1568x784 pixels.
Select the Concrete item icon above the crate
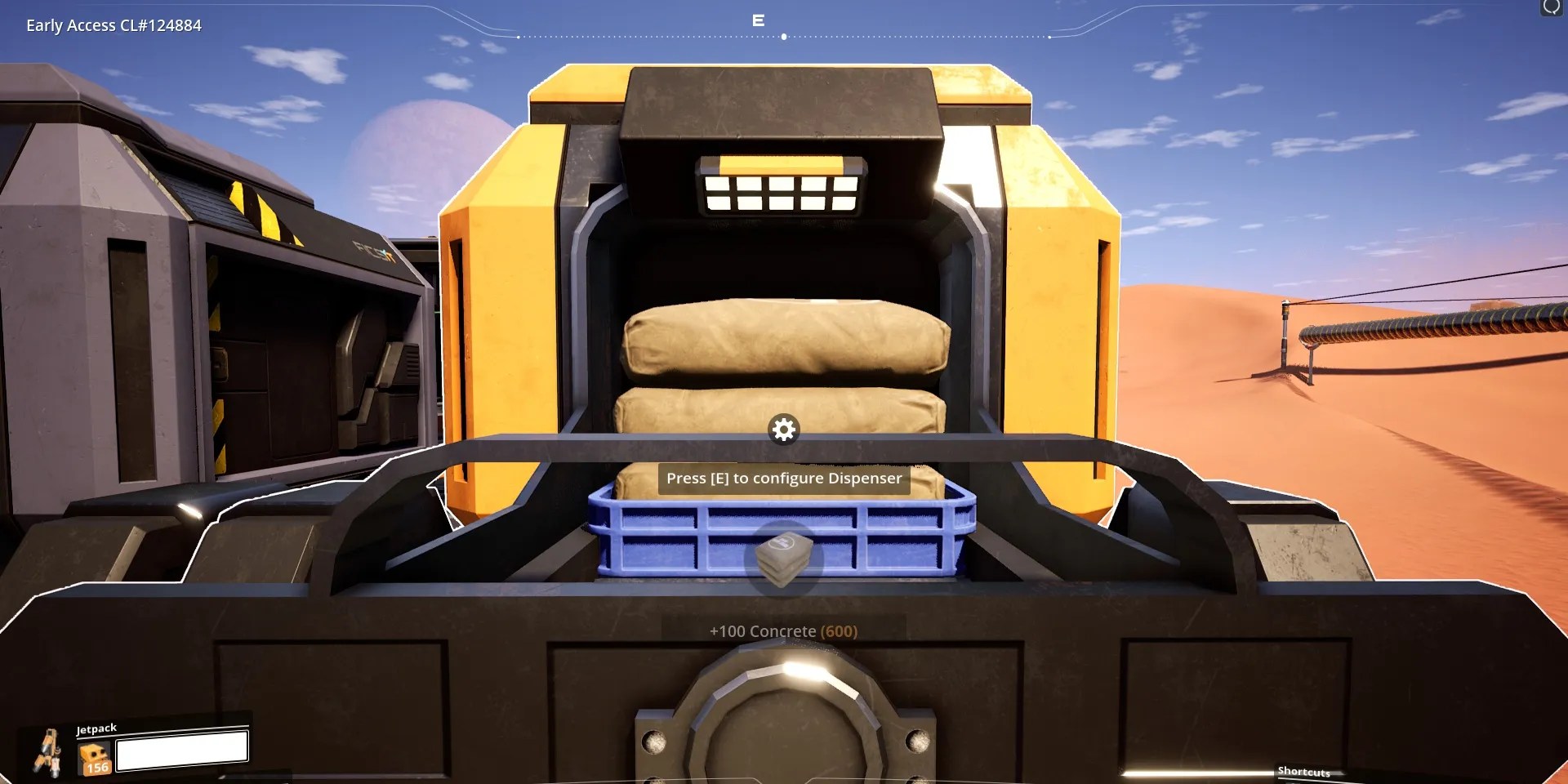[x=783, y=561]
